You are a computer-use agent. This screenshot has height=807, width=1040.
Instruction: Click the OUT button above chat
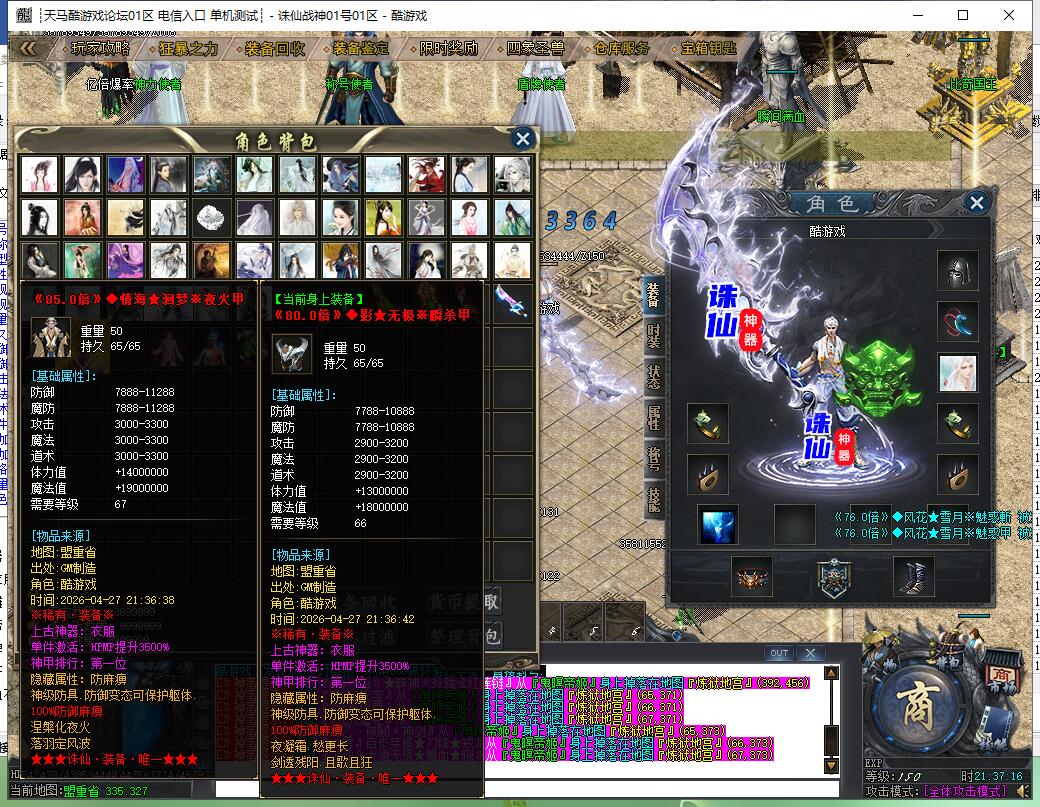(x=778, y=654)
